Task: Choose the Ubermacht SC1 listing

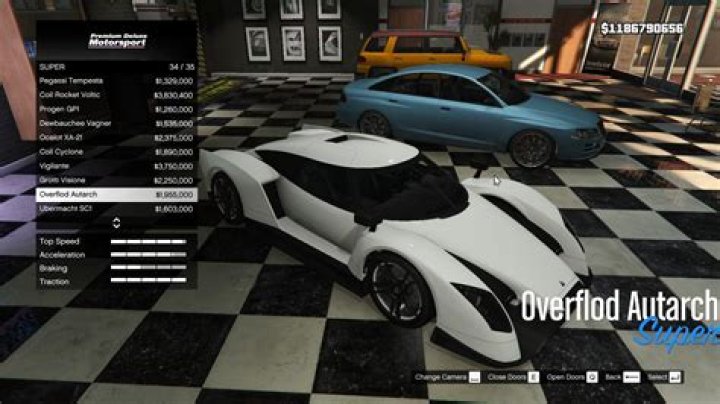Action: [x=115, y=208]
